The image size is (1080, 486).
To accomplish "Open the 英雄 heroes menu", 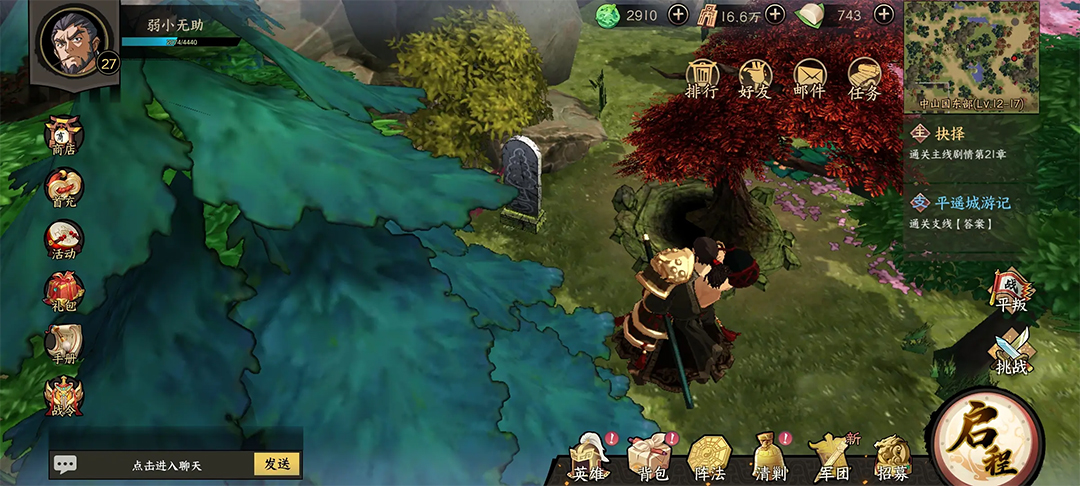I will point(589,459).
